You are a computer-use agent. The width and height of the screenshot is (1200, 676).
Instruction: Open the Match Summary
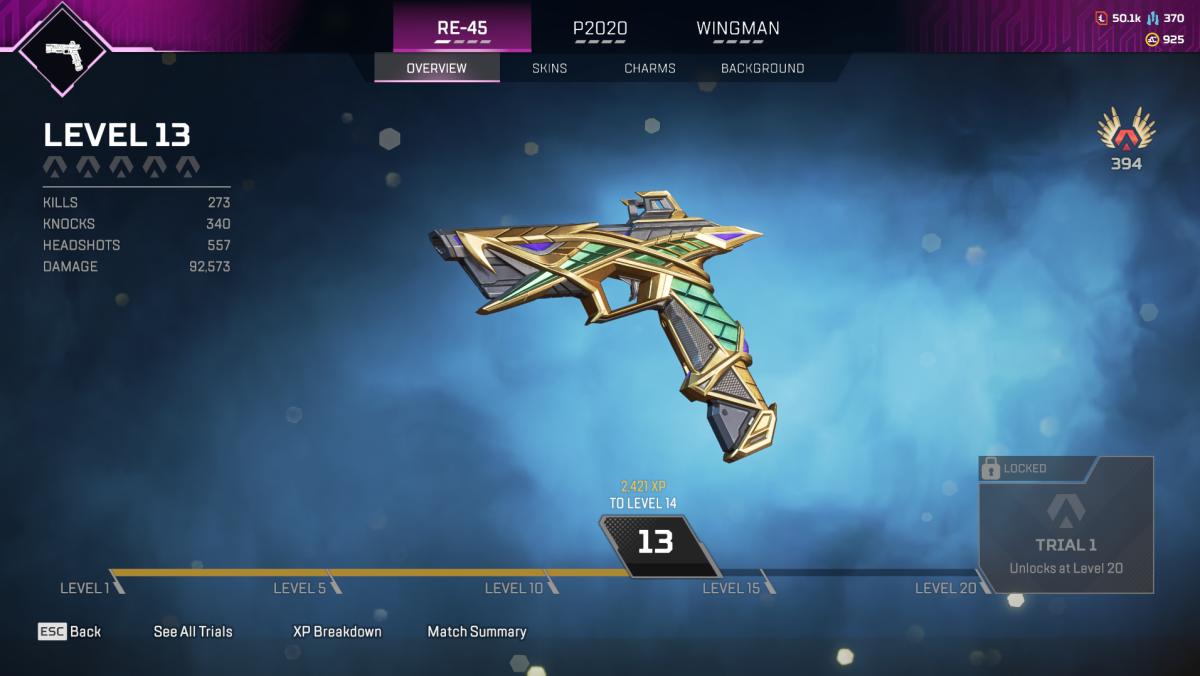477,631
